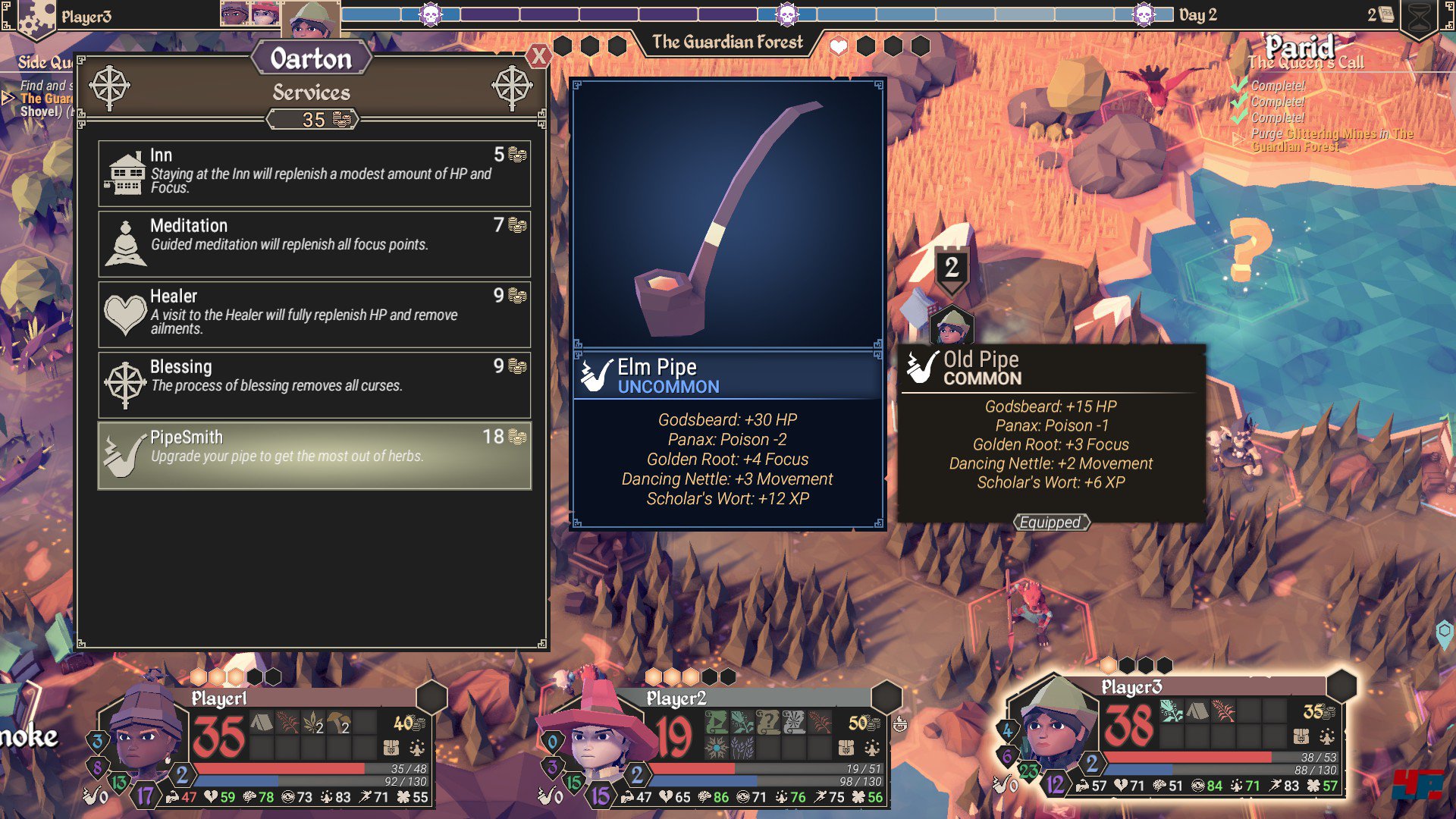Select the Elm Pipe upgrade card
This screenshot has height=819, width=1456.
728,303
